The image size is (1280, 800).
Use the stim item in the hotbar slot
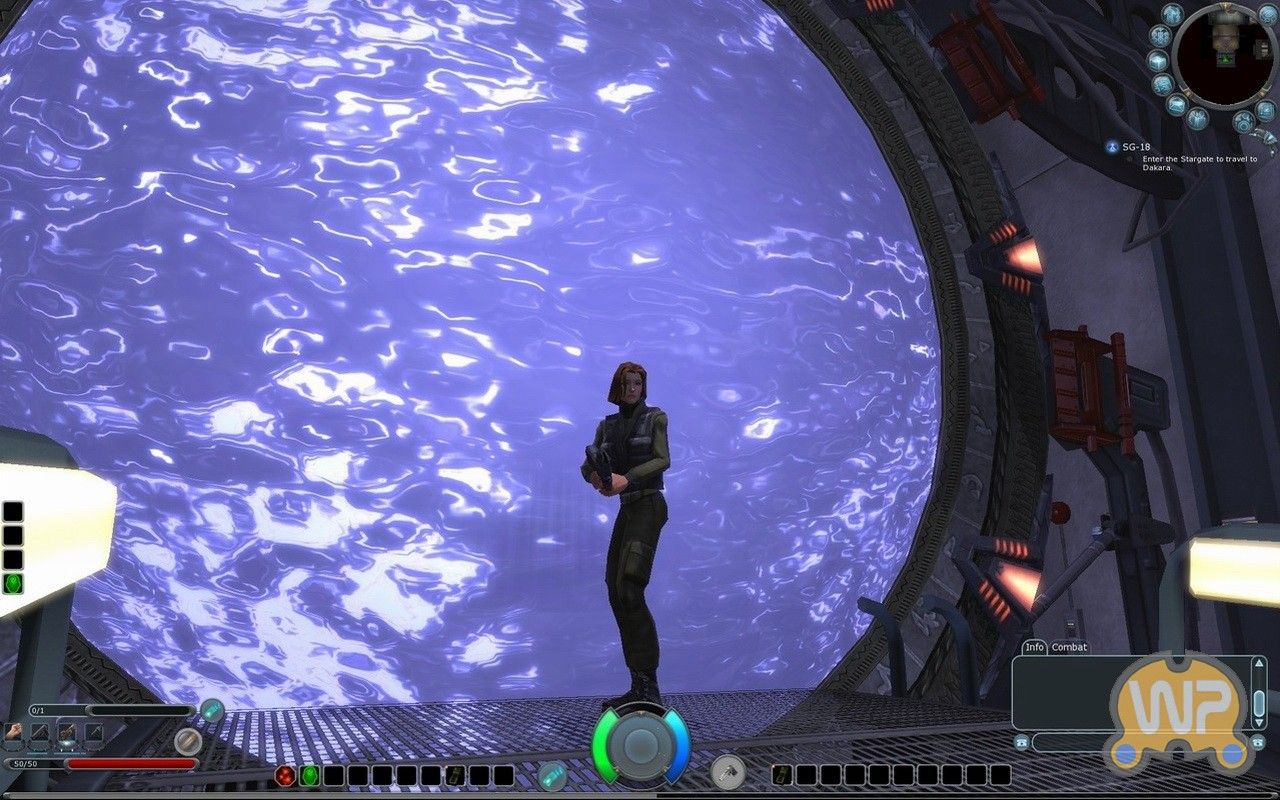pyautogui.click(x=455, y=776)
